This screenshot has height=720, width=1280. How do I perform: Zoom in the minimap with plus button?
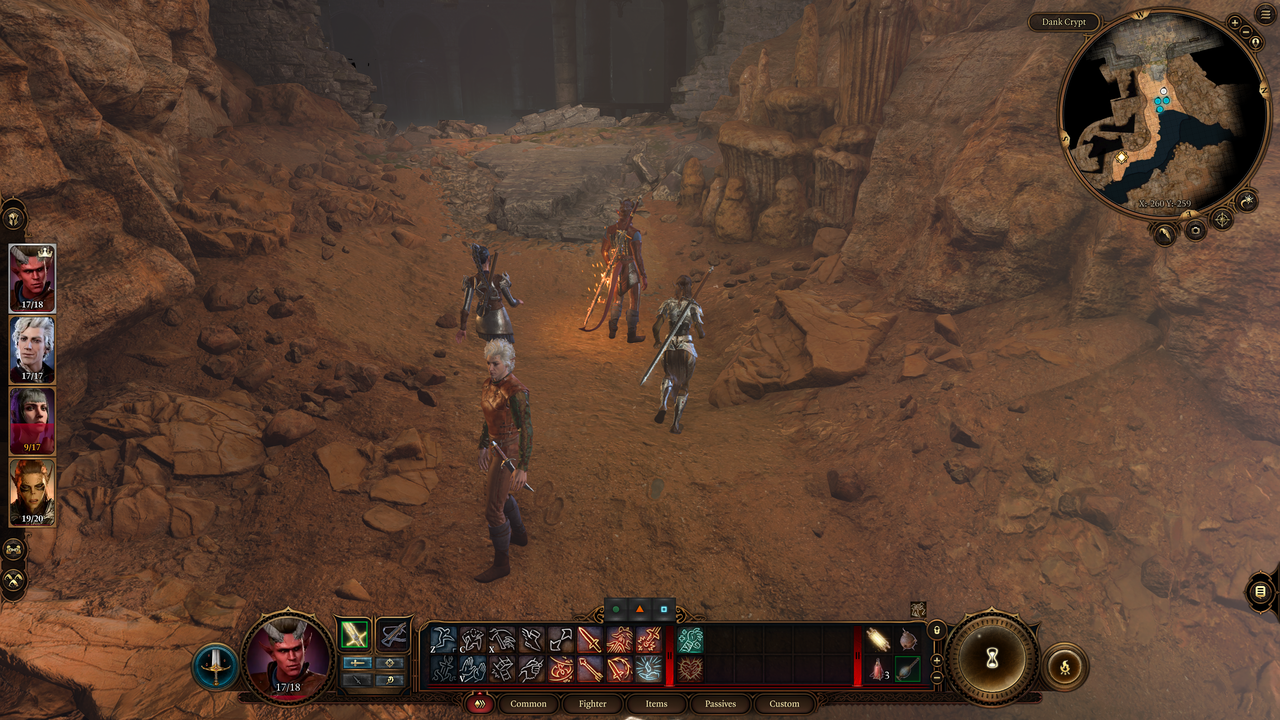1235,22
